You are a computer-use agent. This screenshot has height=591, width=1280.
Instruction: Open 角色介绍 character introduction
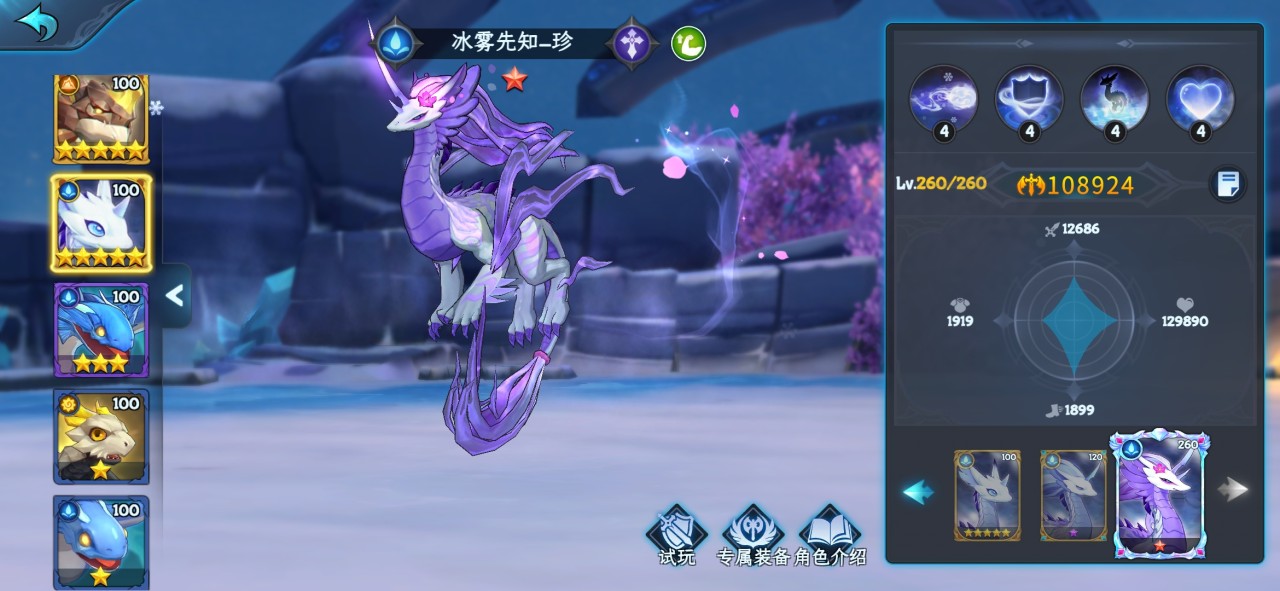831,537
